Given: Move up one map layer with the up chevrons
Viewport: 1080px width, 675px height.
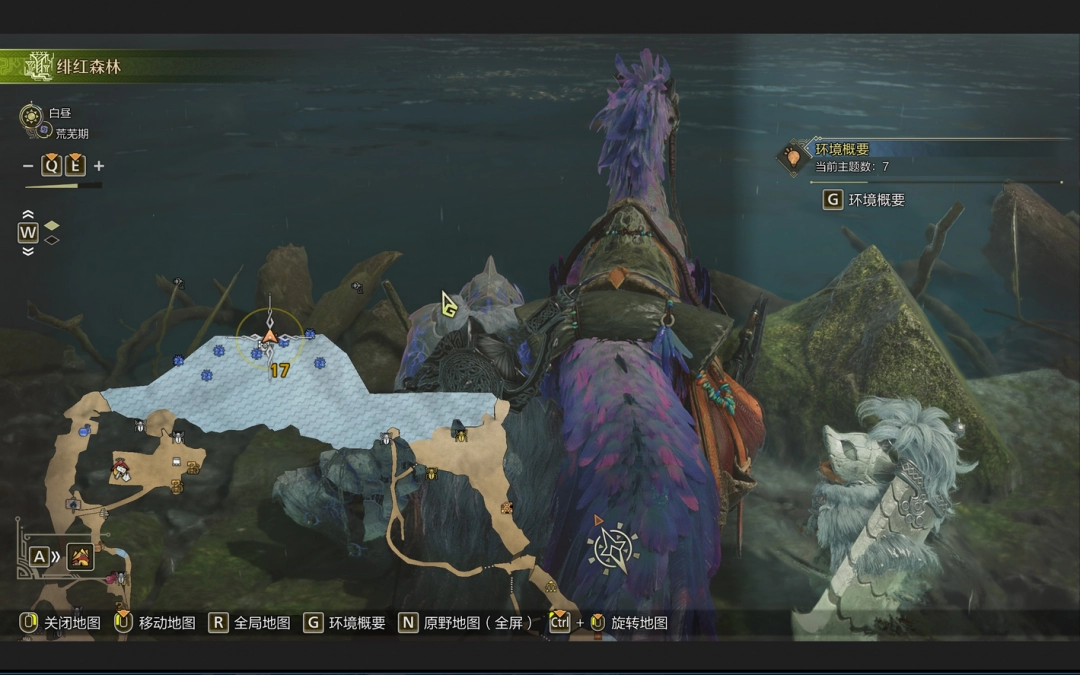Looking at the screenshot, I should [x=28, y=215].
